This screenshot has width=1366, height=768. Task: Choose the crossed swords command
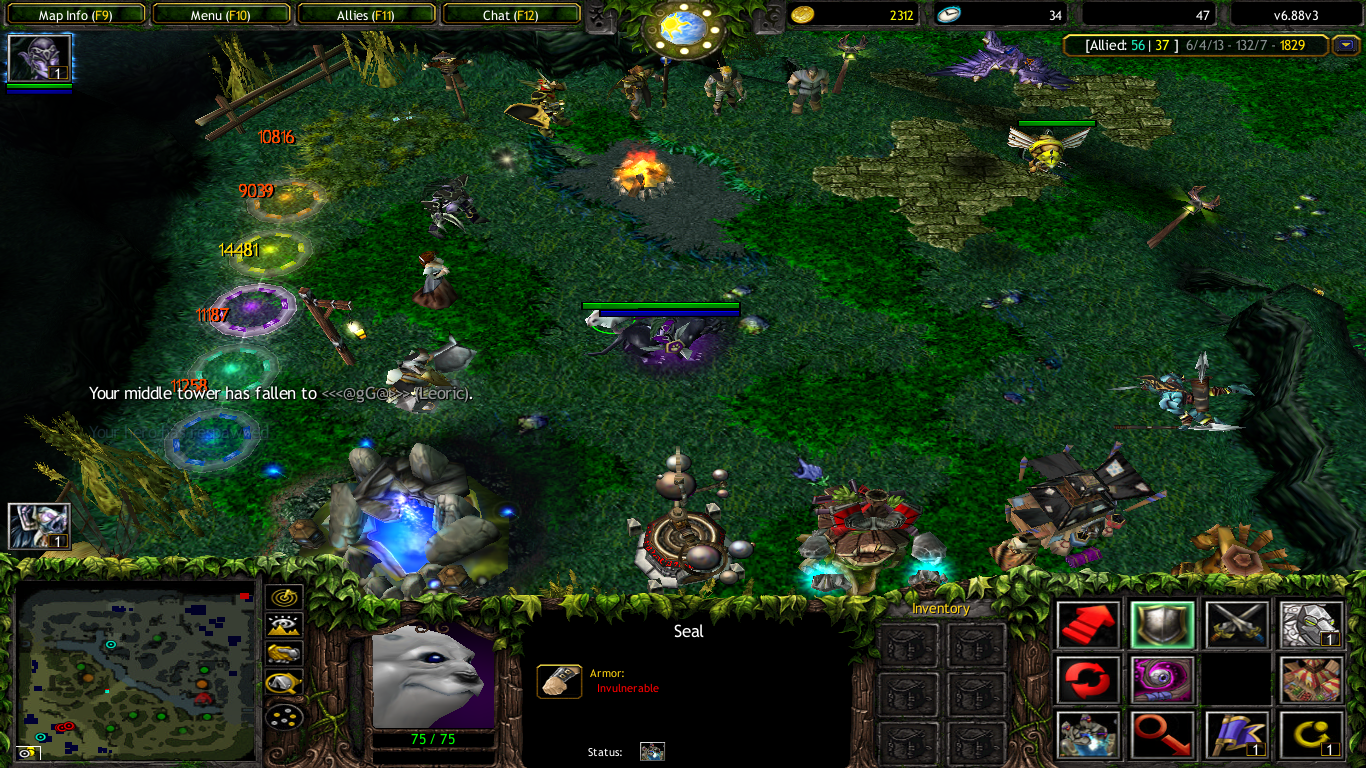pyautogui.click(x=1237, y=625)
